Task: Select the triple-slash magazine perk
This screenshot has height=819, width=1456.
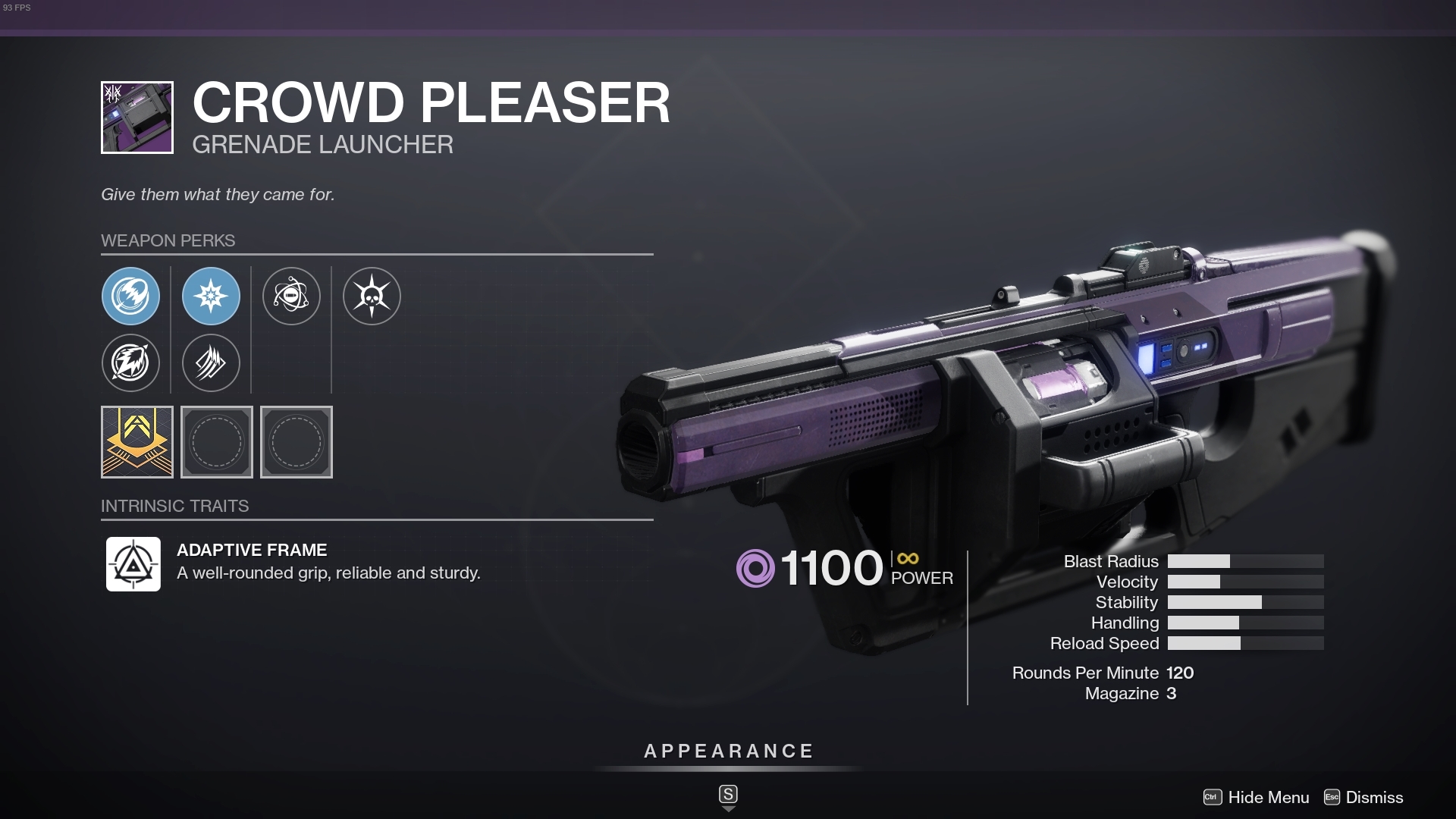Action: [x=211, y=363]
